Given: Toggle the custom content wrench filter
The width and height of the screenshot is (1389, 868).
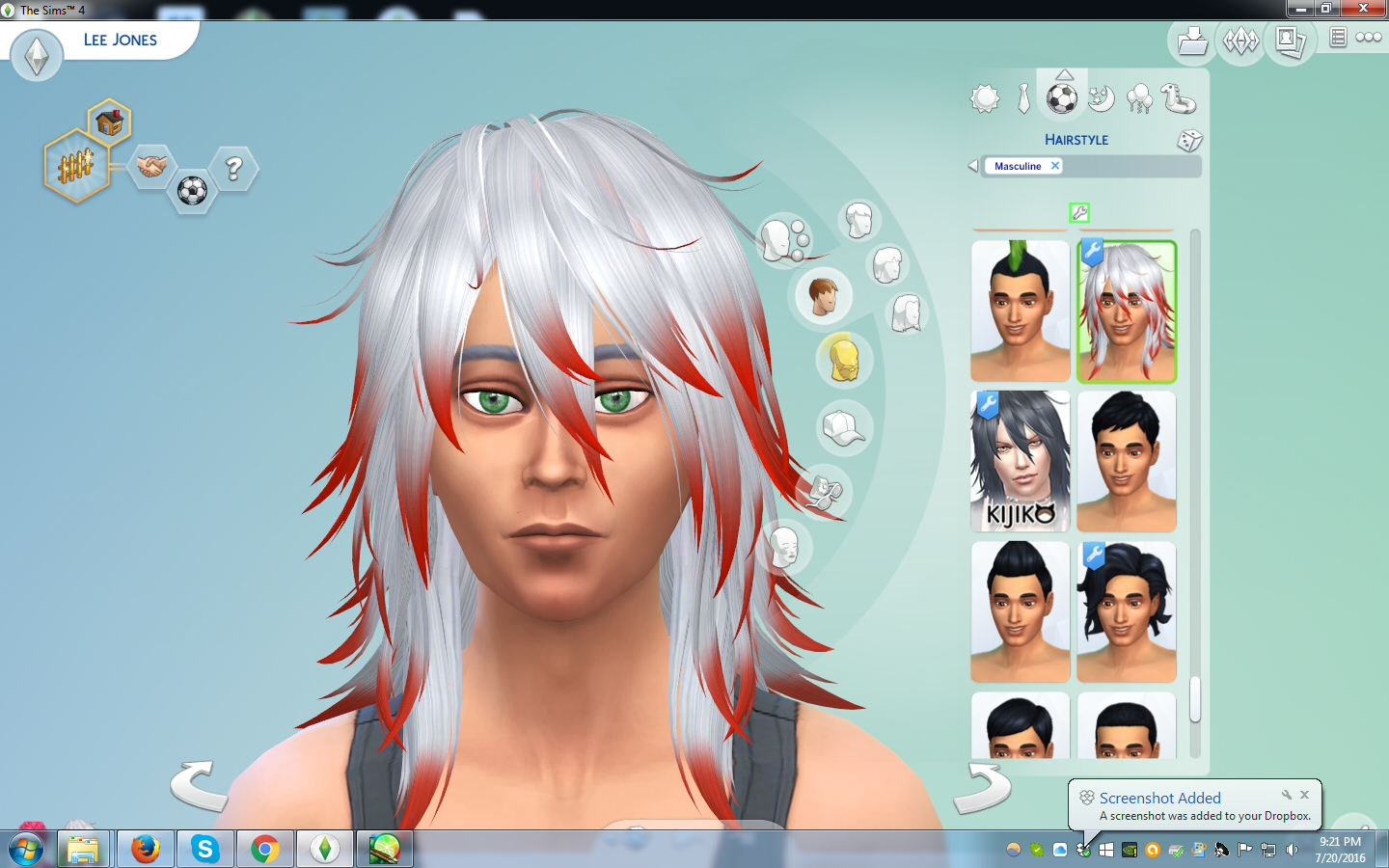Looking at the screenshot, I should [x=1078, y=213].
